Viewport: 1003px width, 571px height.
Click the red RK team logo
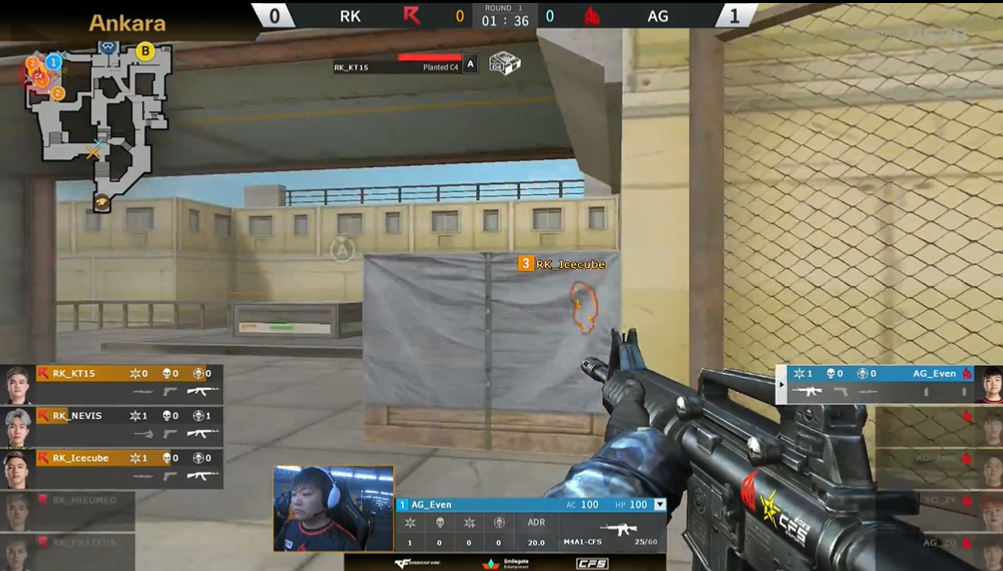point(411,16)
